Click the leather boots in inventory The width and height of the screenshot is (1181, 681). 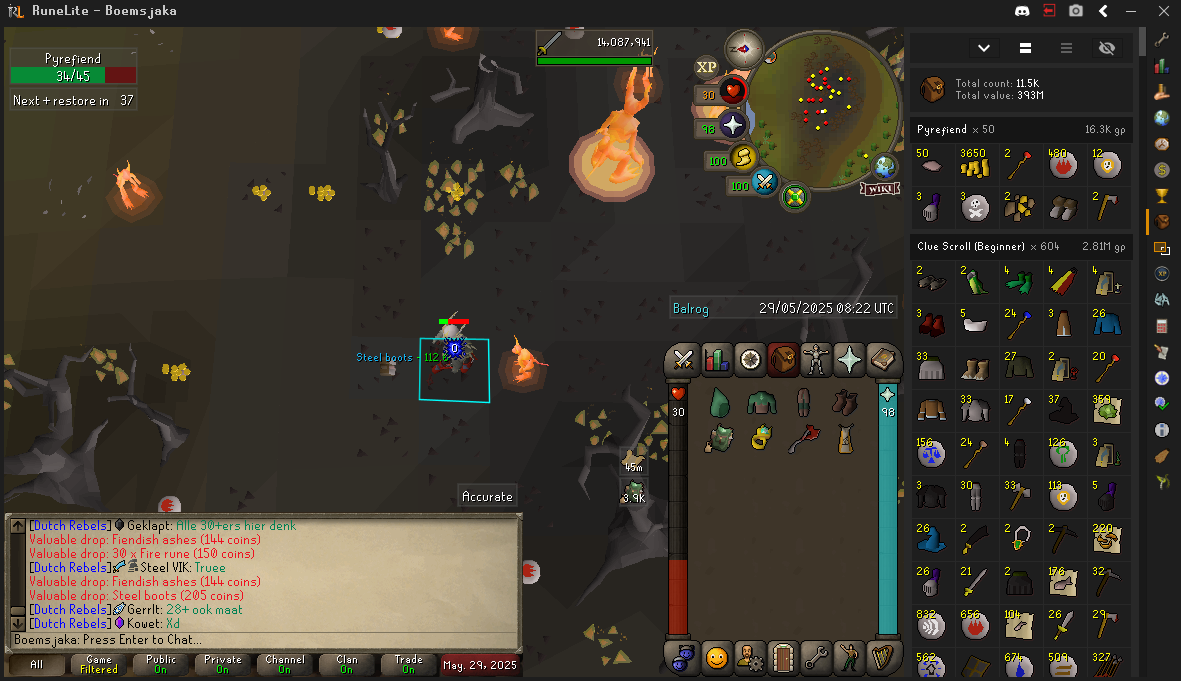[x=845, y=403]
